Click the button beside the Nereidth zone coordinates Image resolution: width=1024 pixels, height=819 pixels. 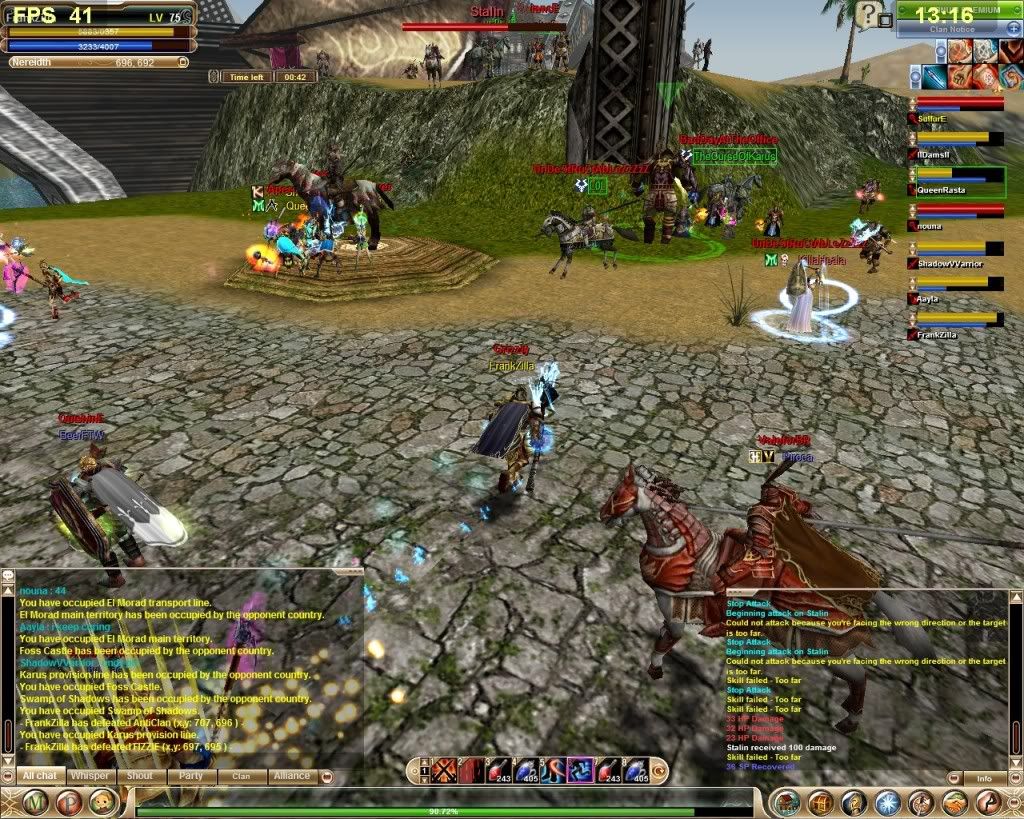pos(183,62)
